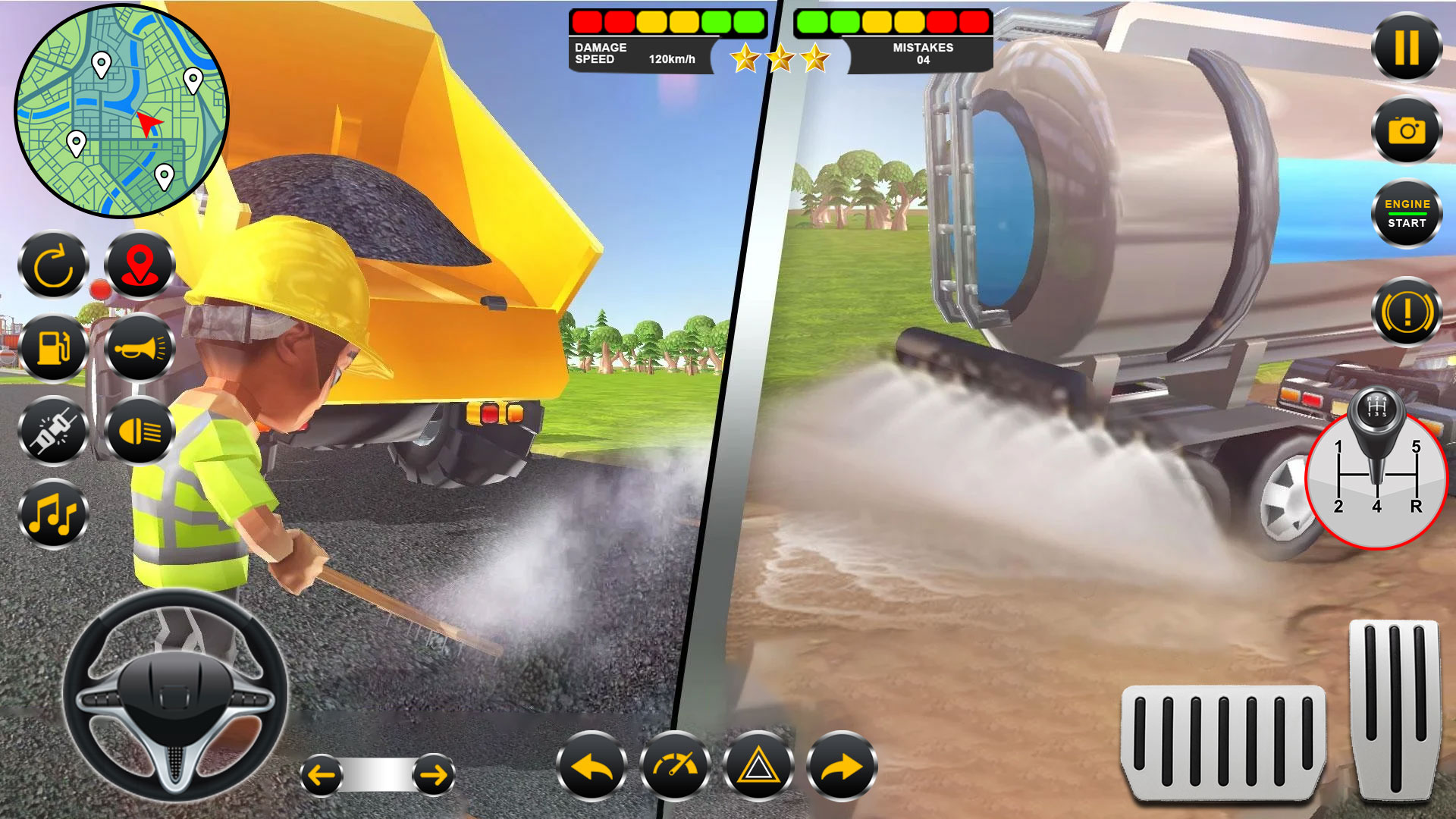1456x819 pixels.
Task: Select the fuel refill icon
Action: point(52,349)
